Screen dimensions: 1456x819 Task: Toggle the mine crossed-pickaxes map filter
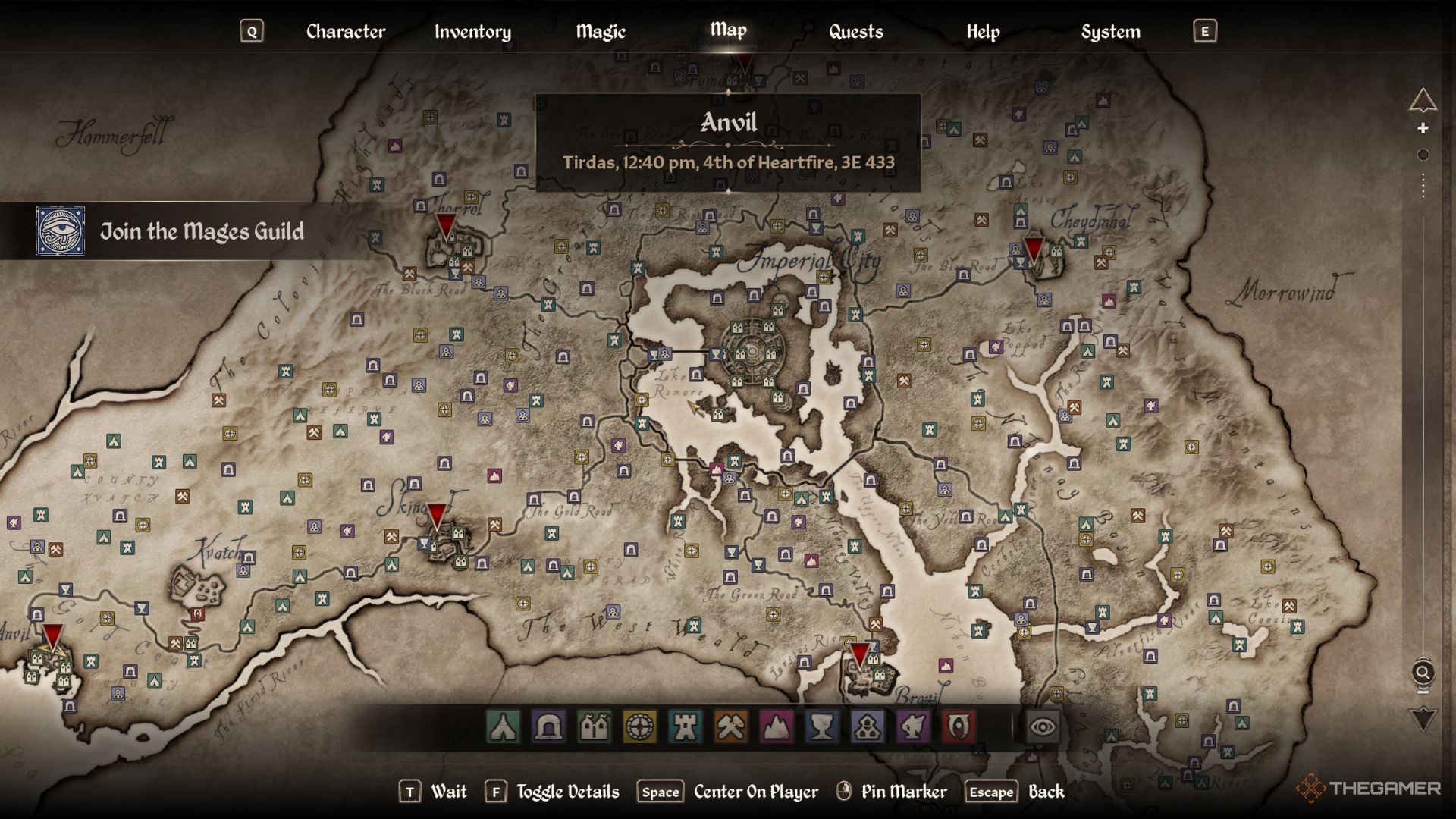click(730, 726)
